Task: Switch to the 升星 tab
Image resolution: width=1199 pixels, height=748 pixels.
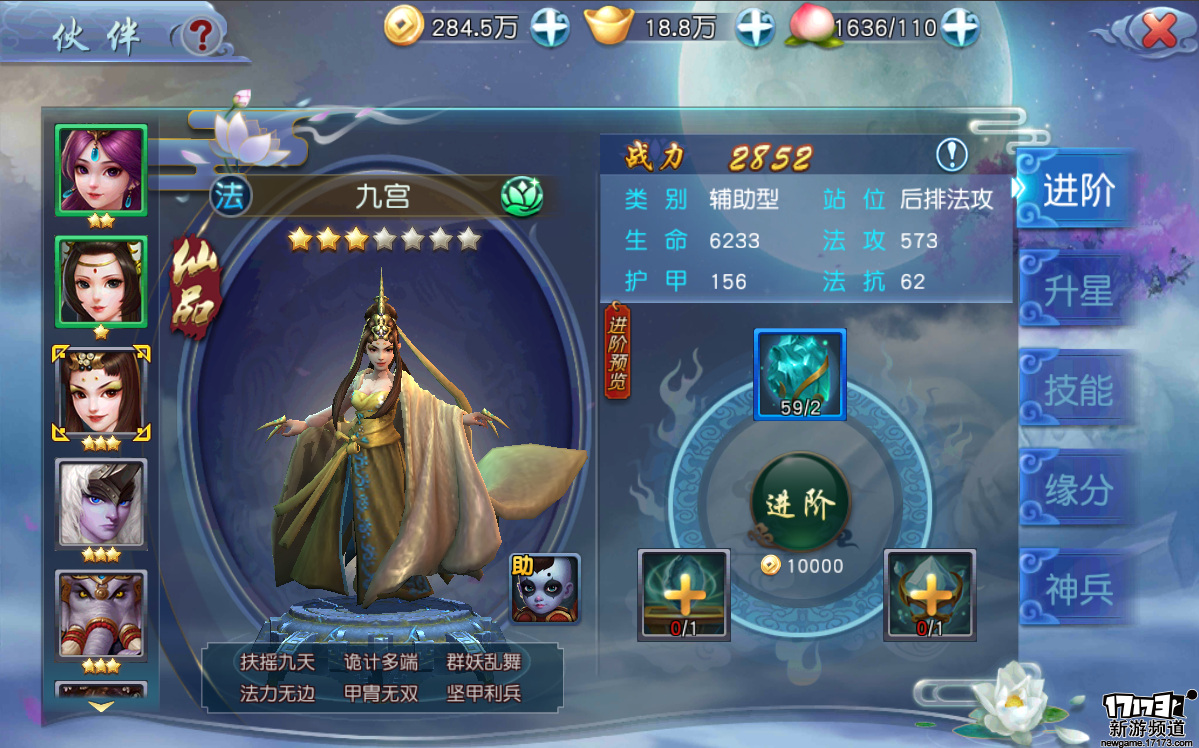Action: [x=1077, y=292]
